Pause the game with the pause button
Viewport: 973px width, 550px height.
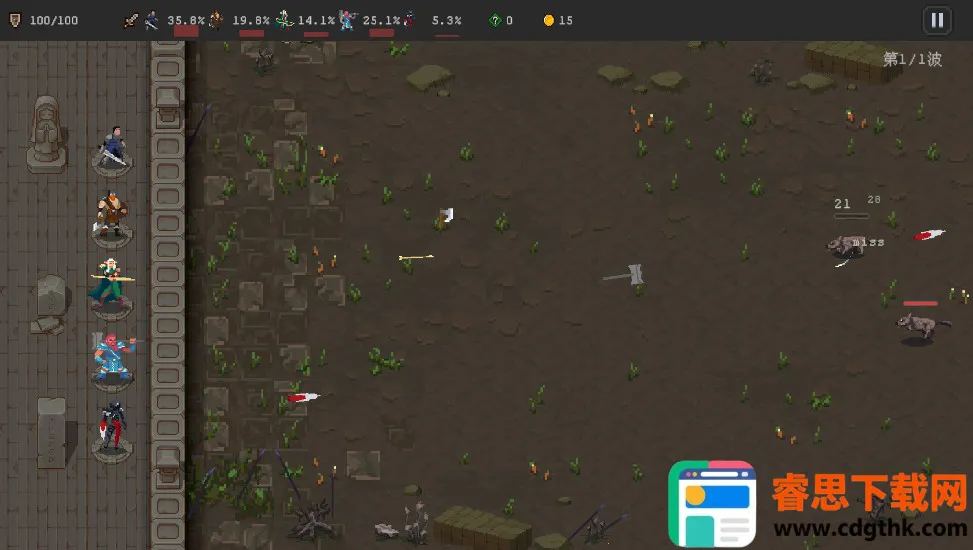(936, 19)
